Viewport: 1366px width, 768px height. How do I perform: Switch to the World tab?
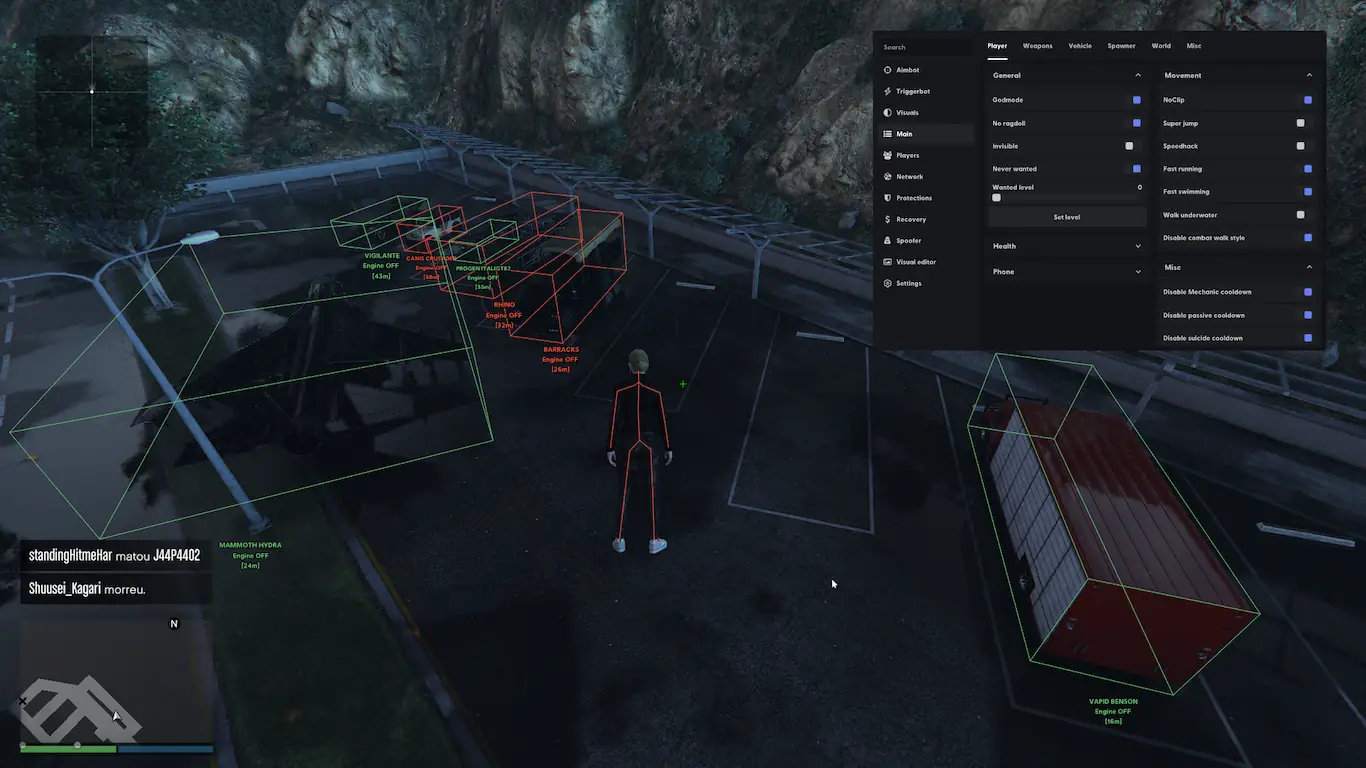point(1160,46)
